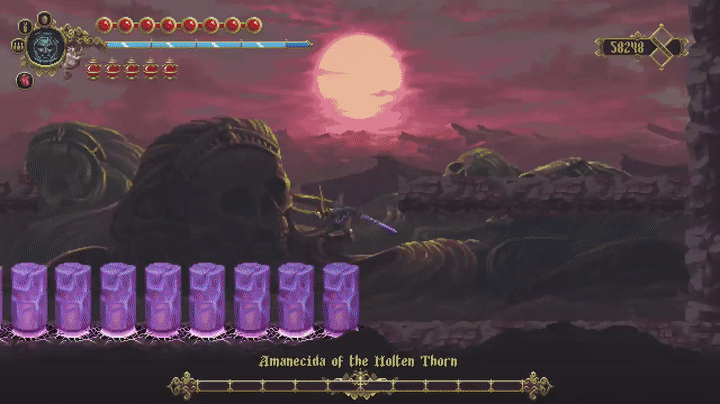Image resolution: width=720 pixels, height=404 pixels.
Task: Click the Penitent One mask portrait
Action: pyautogui.click(x=45, y=46)
